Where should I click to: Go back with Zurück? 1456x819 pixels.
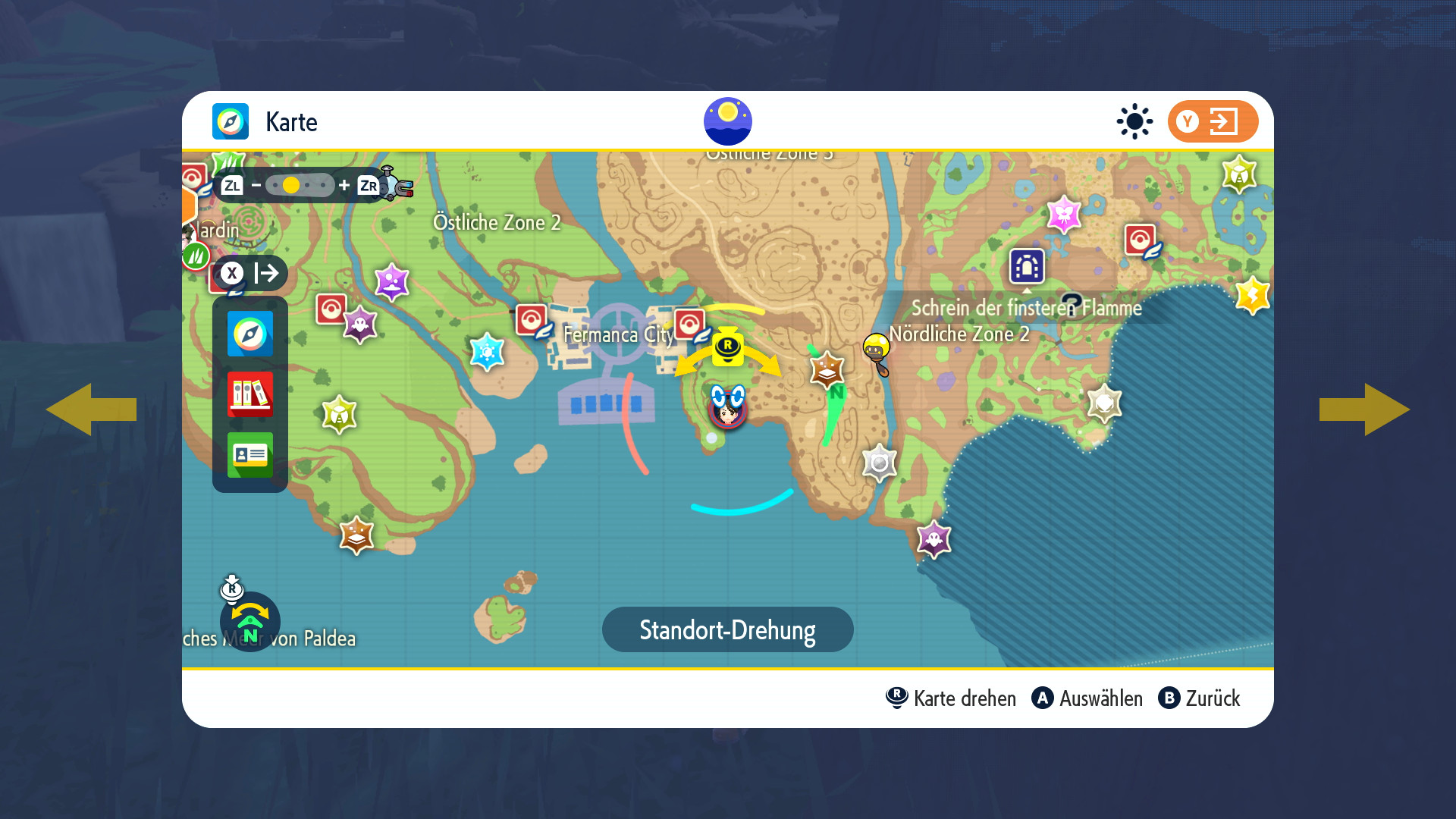[1199, 698]
